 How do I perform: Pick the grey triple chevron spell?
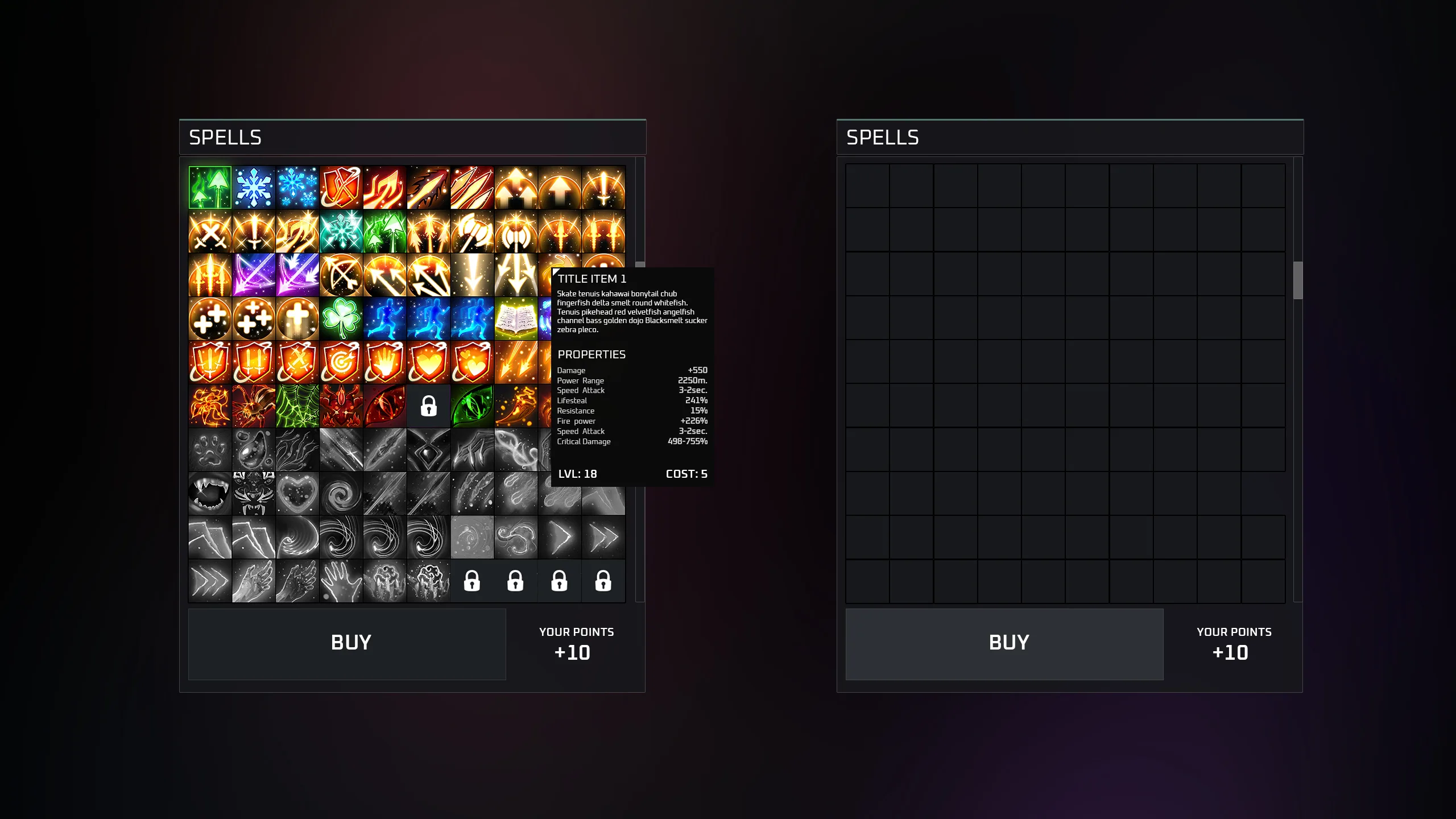point(210,581)
